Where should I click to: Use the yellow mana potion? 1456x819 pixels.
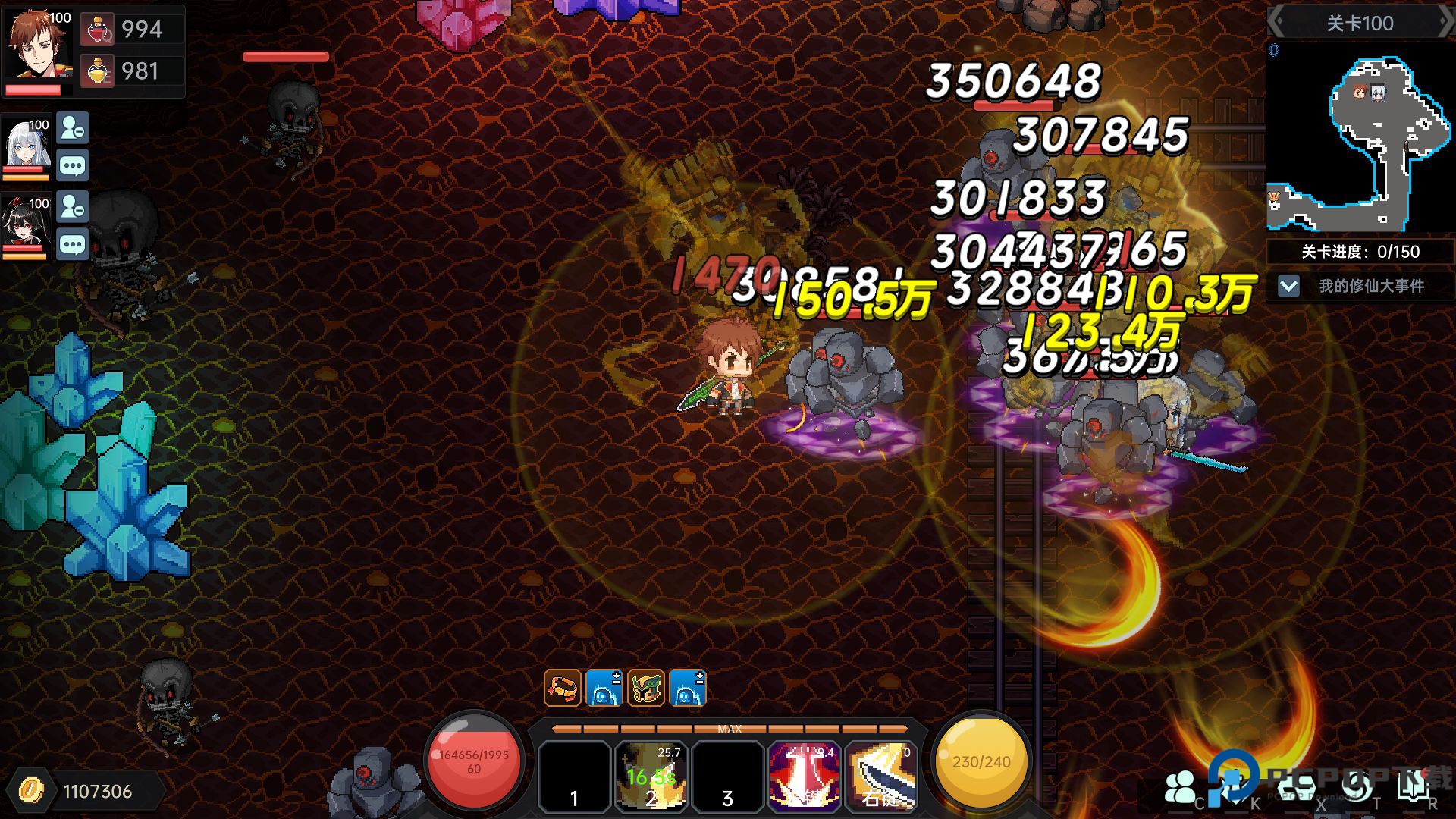click(97, 71)
